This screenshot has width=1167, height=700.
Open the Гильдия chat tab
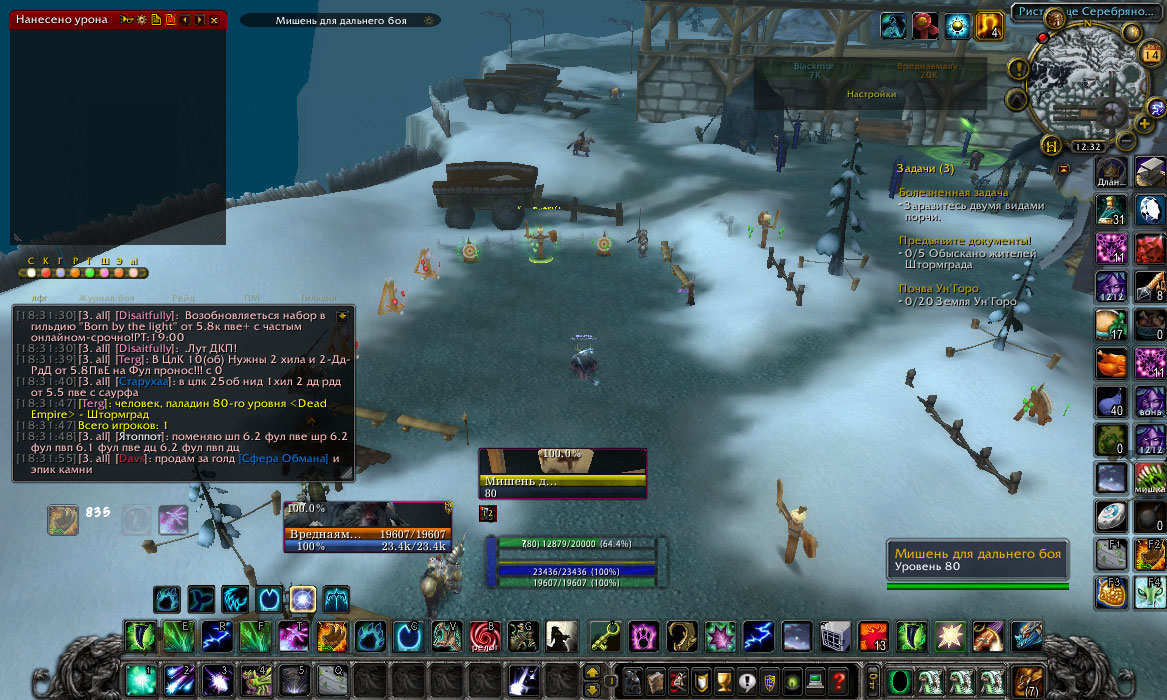318,298
